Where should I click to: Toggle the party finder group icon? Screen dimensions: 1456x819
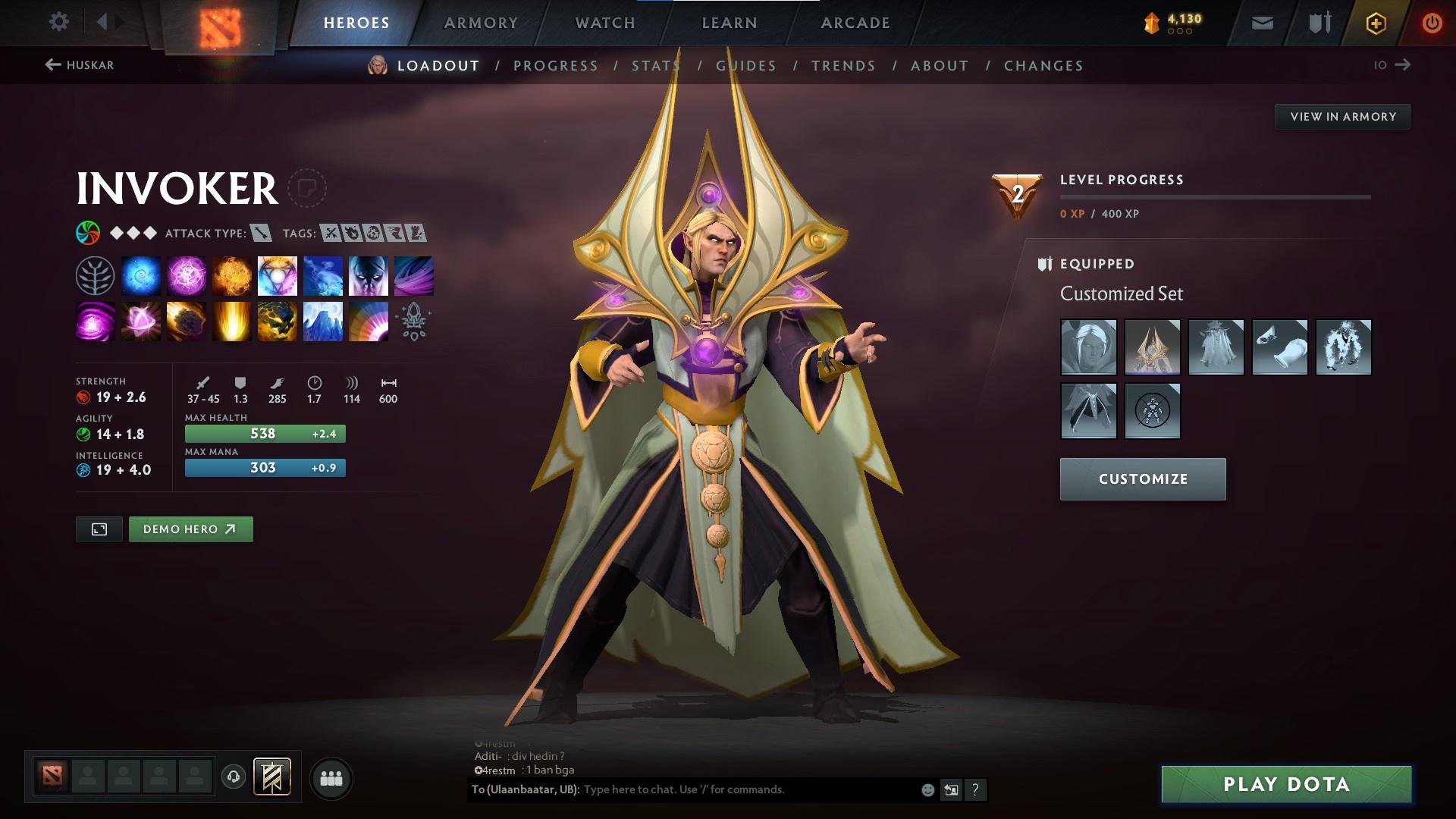tap(332, 777)
